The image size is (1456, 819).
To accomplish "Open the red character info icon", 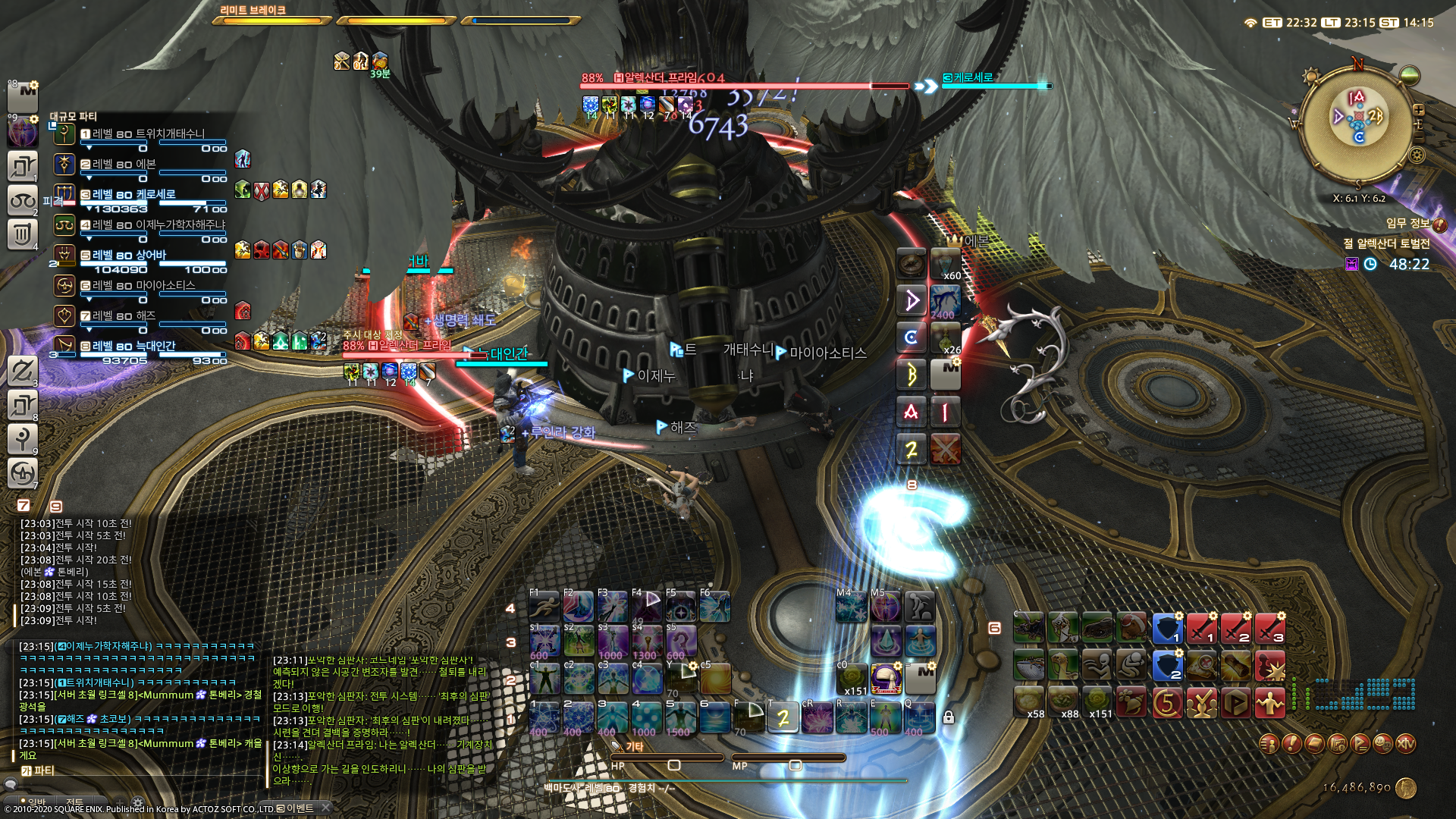I will tap(1269, 745).
